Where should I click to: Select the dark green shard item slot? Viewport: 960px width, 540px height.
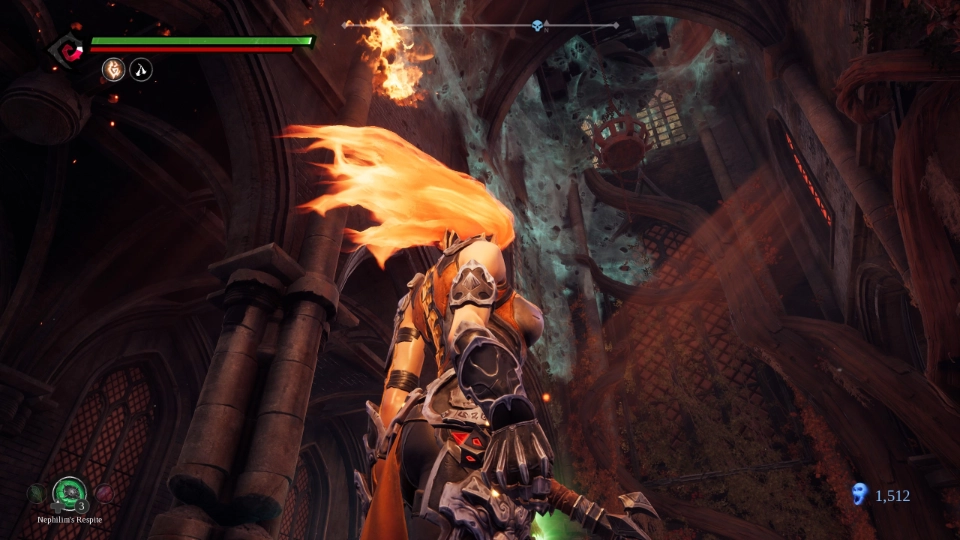coord(36,492)
